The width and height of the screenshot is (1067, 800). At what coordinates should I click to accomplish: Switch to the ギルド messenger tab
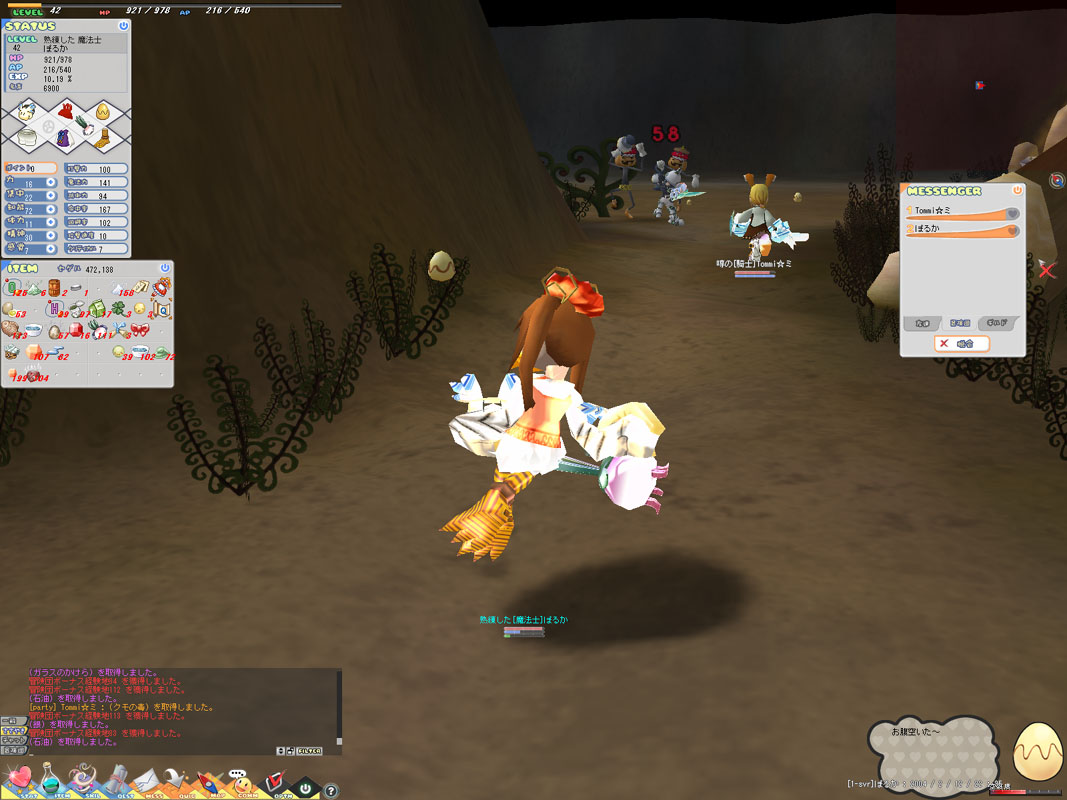coord(998,323)
